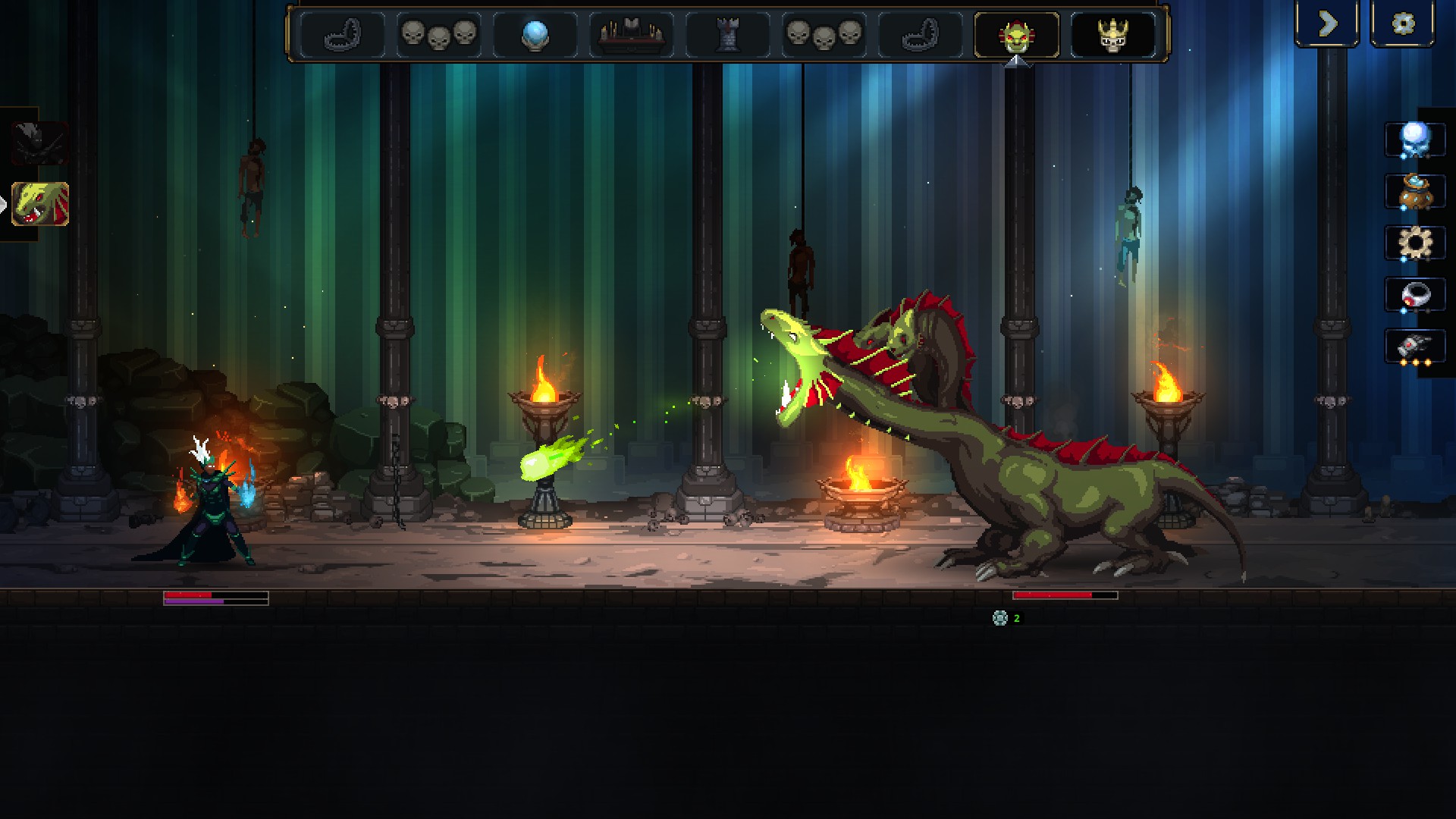This screenshot has height=819, width=1456.
Task: Inspect the cogwheel artifact icon
Action: point(1414,243)
